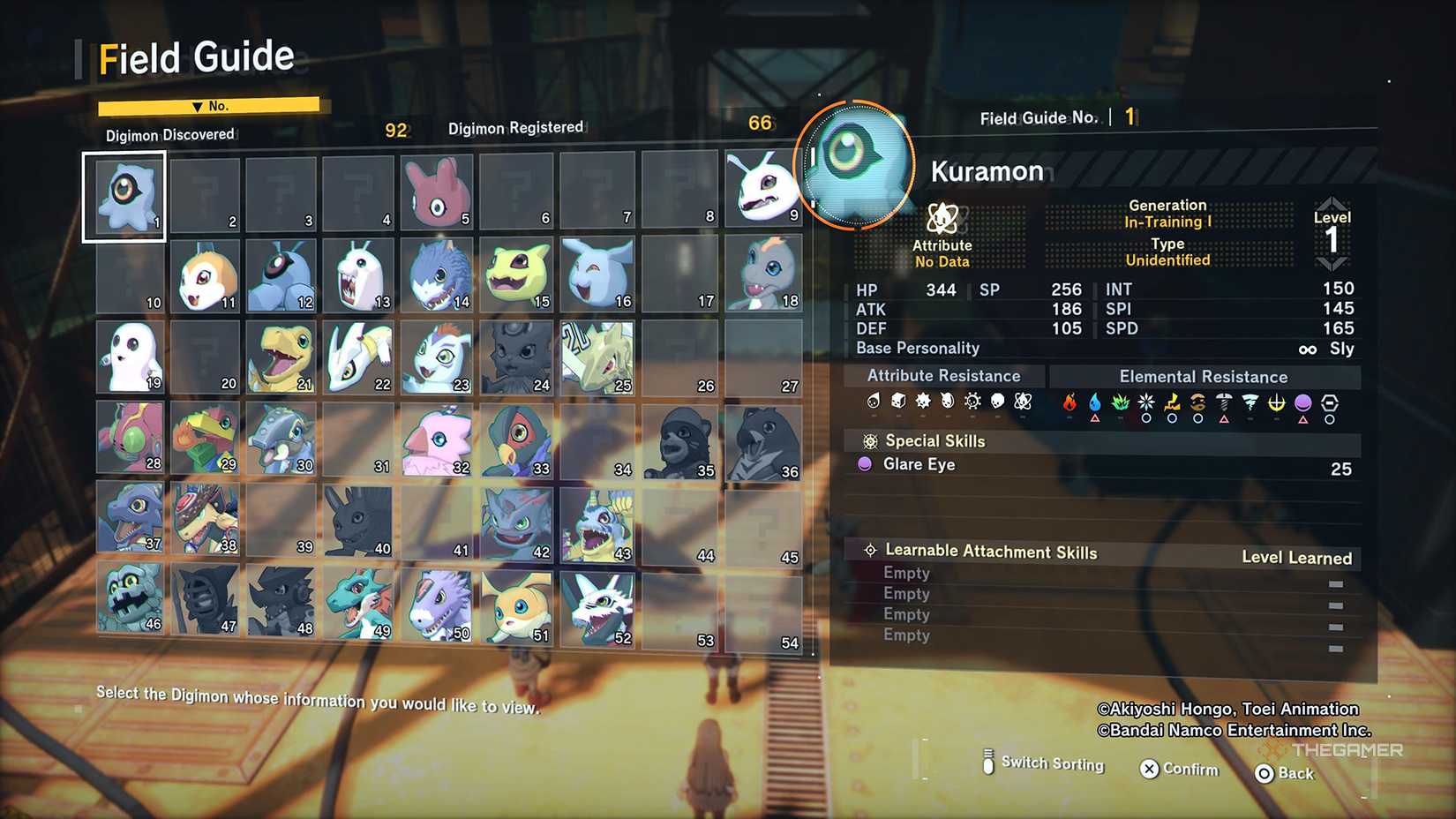Viewport: 1456px width, 819px height.
Task: Select the teal dragon Digimon entry 49
Action: coord(358,604)
